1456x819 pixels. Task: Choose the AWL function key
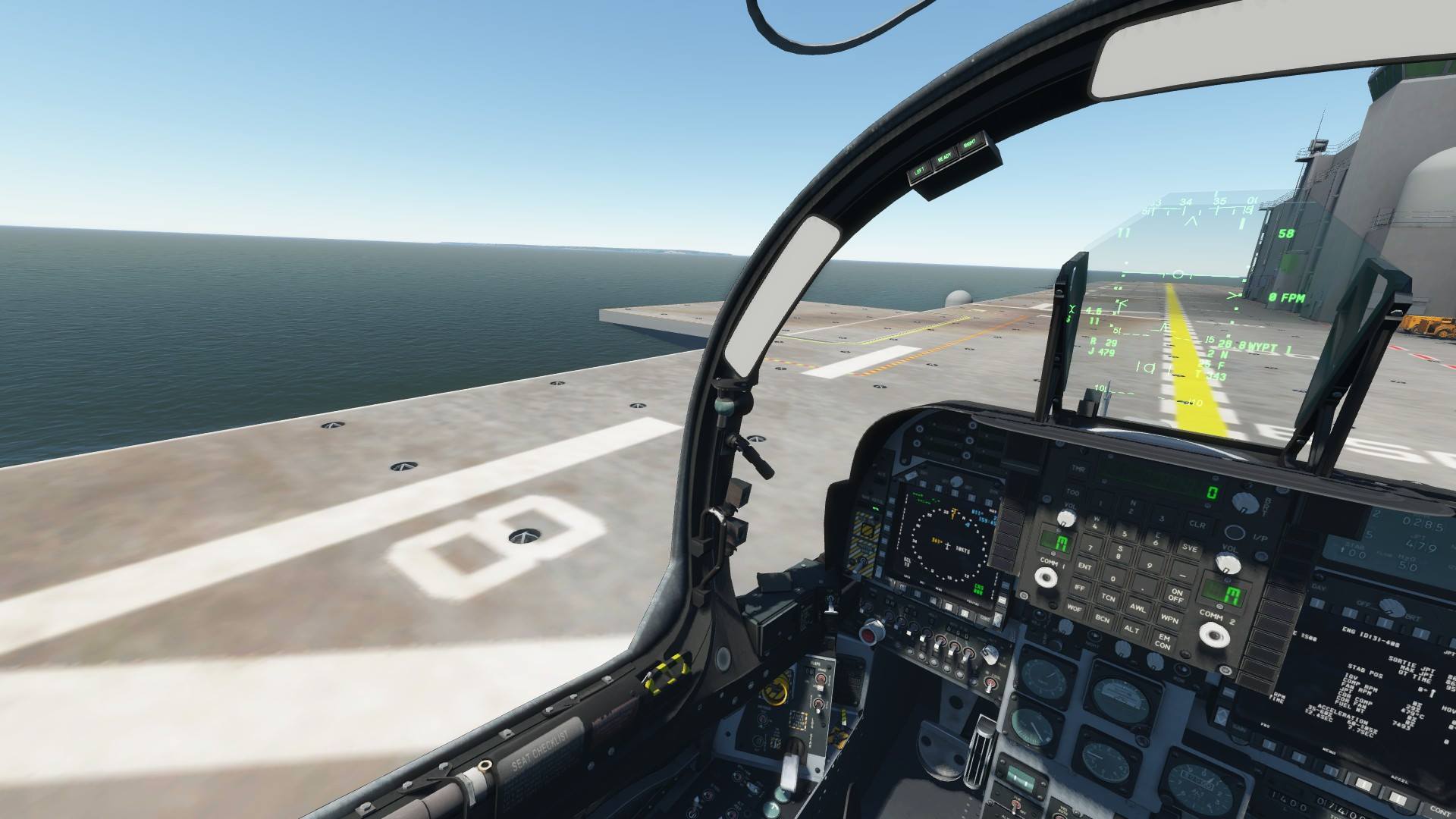click(x=1137, y=607)
